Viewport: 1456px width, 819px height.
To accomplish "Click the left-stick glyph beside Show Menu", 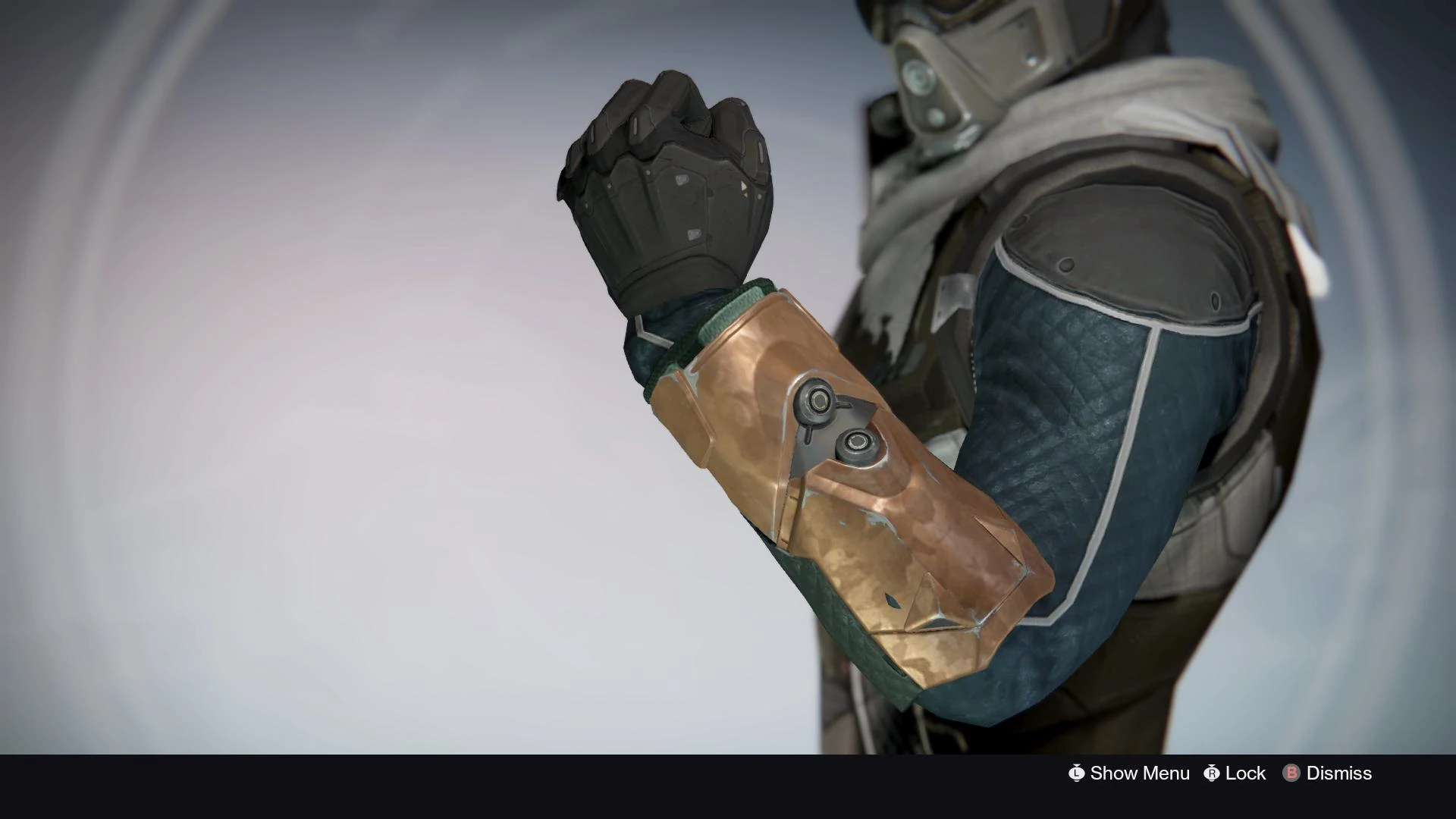I will point(1075,774).
